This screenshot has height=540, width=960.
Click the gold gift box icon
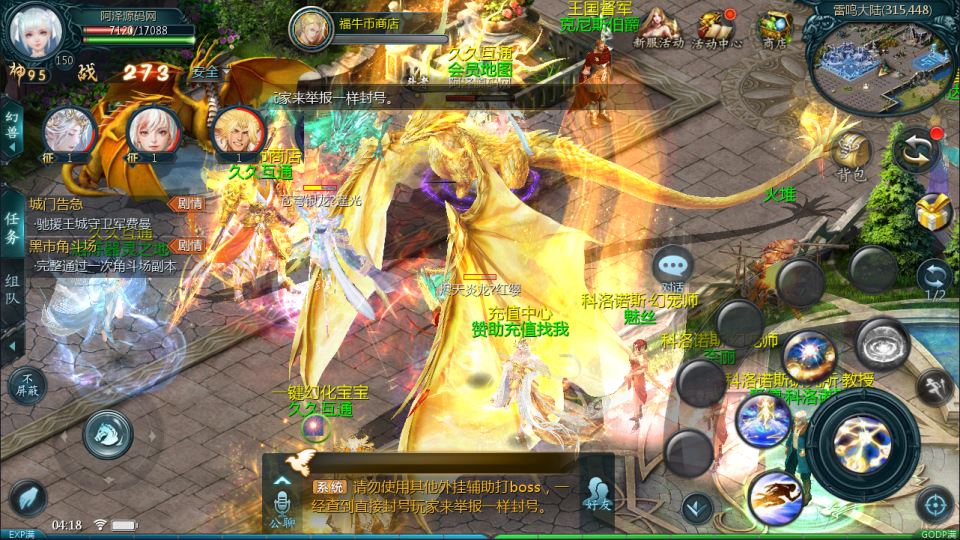934,211
